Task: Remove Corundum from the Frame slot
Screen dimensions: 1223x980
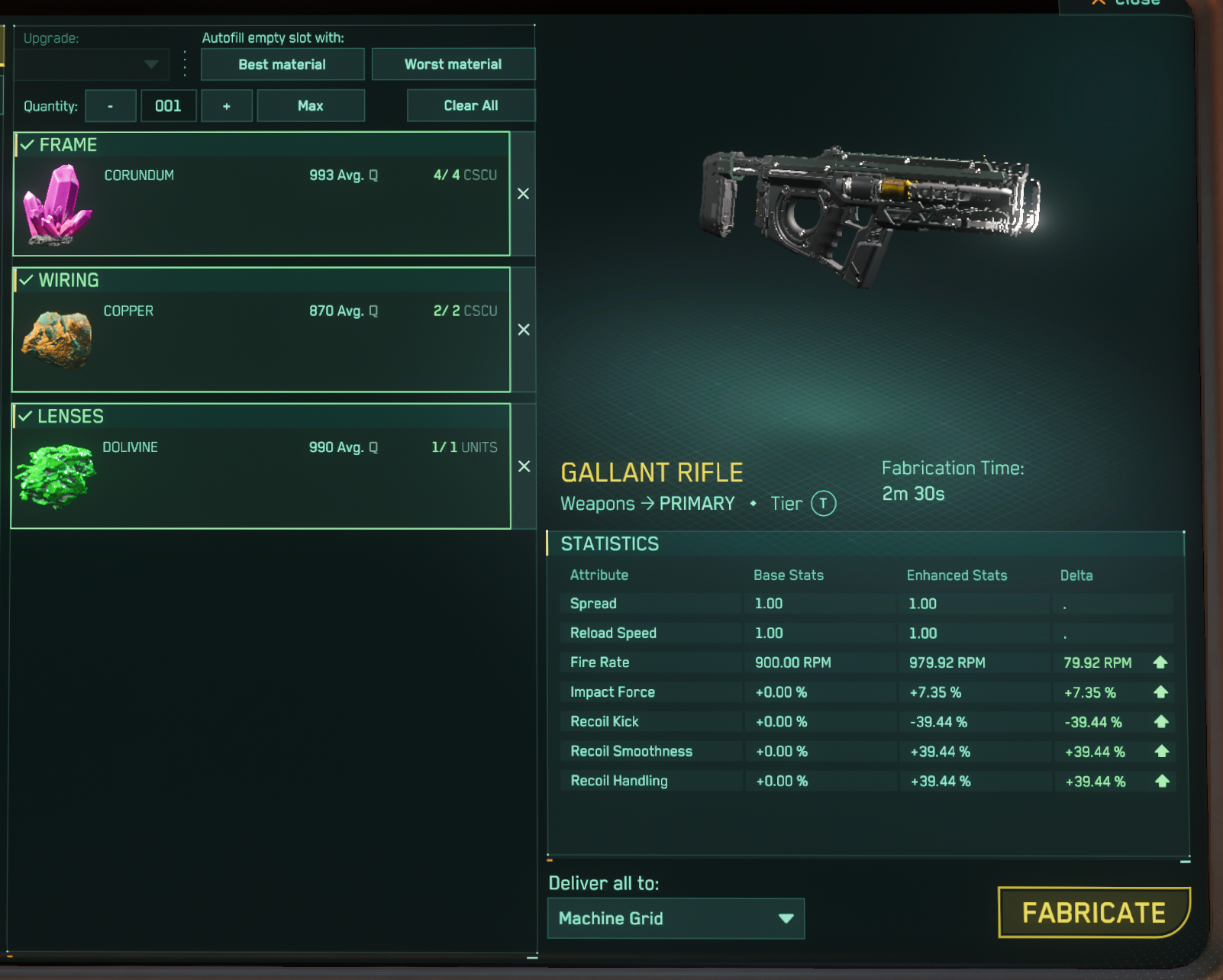Action: point(523,194)
